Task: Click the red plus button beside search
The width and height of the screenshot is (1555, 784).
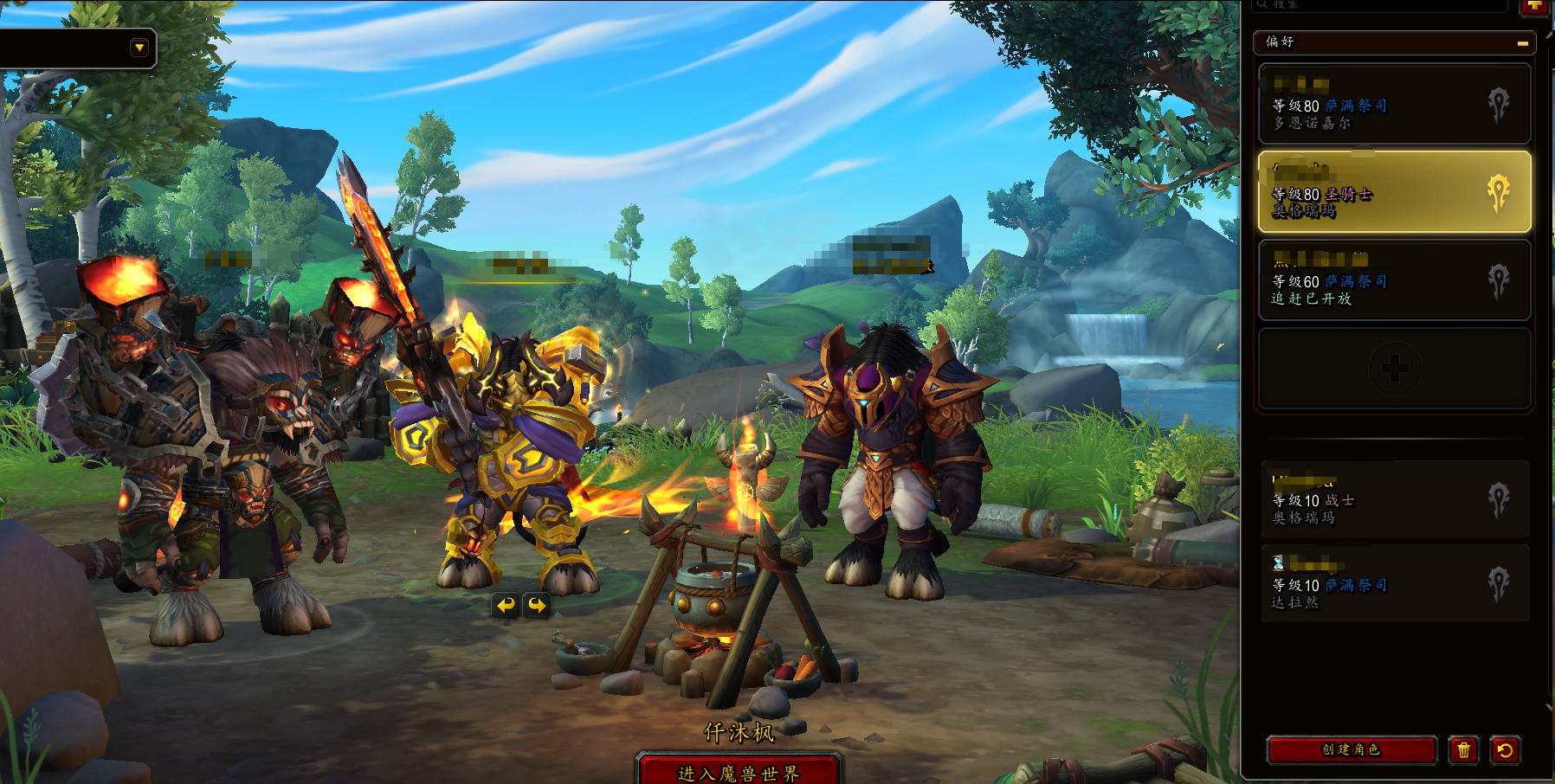Action: (1534, 6)
